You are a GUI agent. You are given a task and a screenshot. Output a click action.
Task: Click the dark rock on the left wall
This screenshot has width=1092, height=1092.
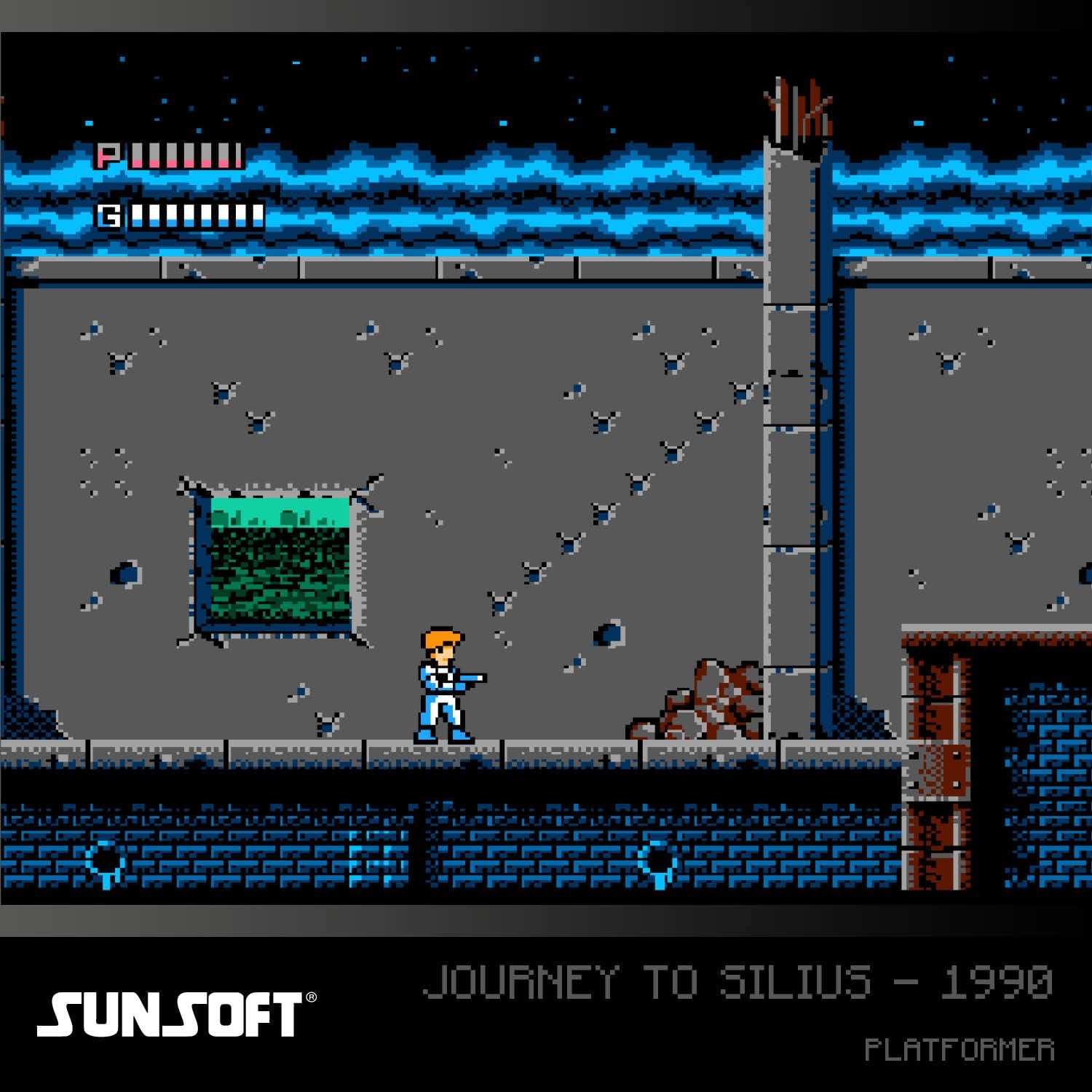[x=124, y=571]
